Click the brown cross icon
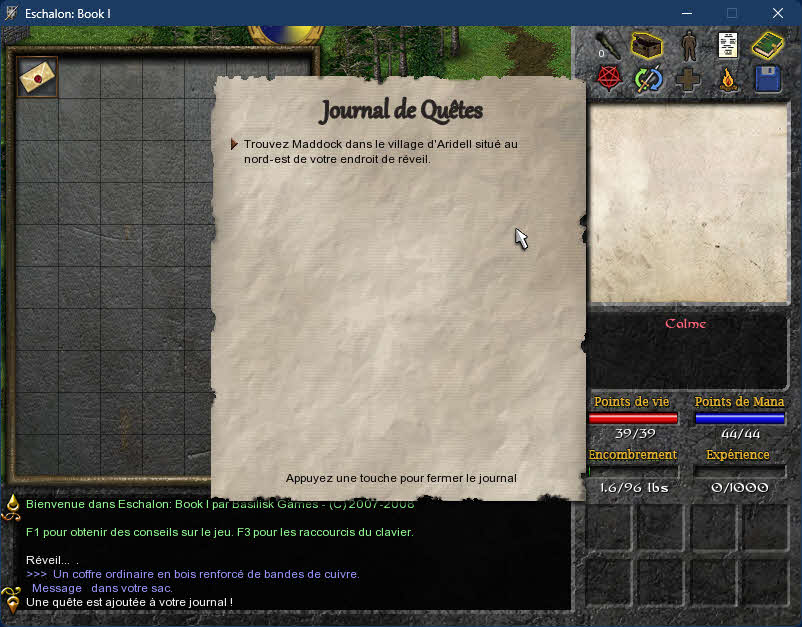The height and width of the screenshot is (627, 802). [x=688, y=79]
